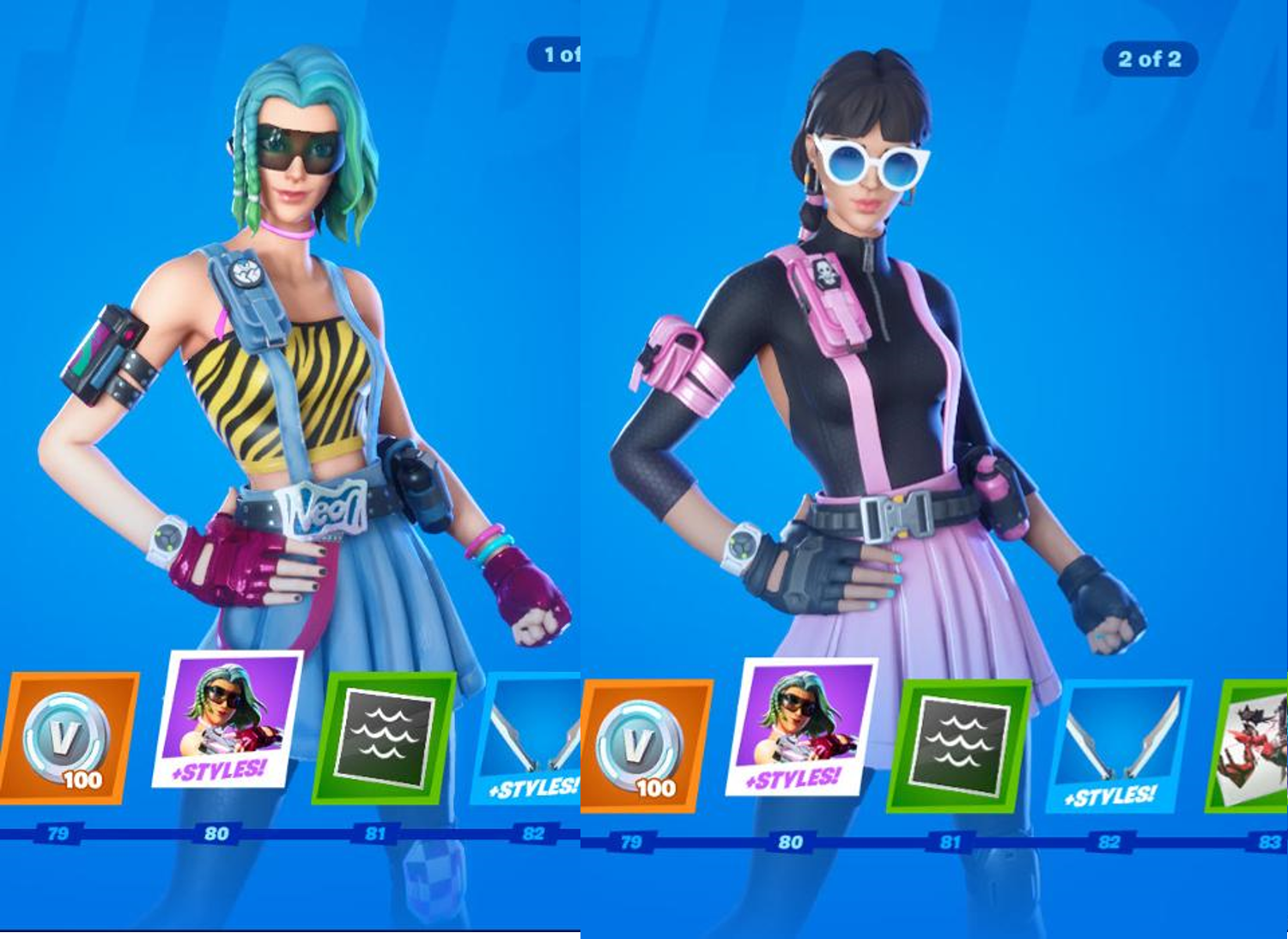Click the "2 of 2" style counter
Screen dimensions: 1288x939
pos(1149,59)
